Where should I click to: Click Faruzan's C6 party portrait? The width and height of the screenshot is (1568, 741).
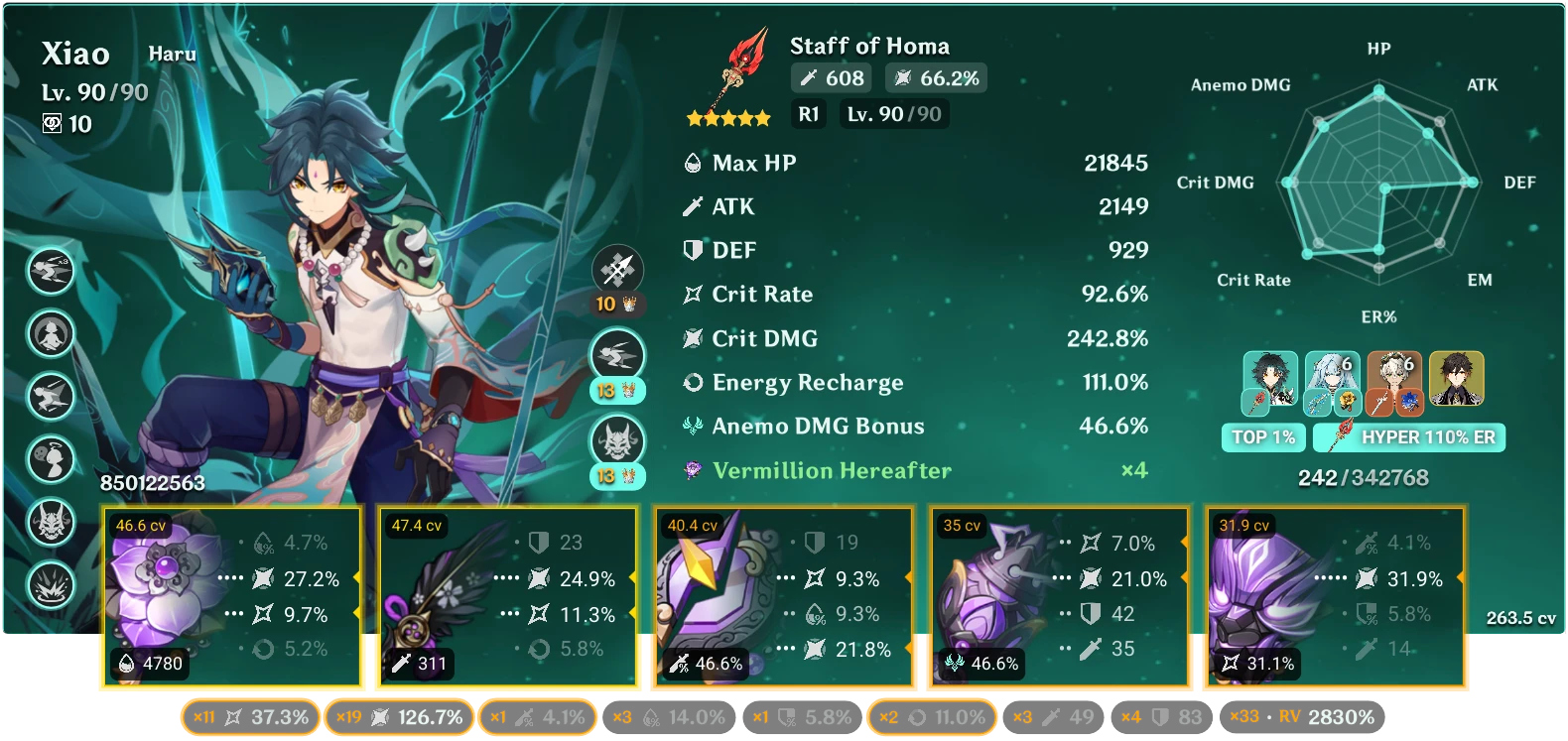(1394, 382)
